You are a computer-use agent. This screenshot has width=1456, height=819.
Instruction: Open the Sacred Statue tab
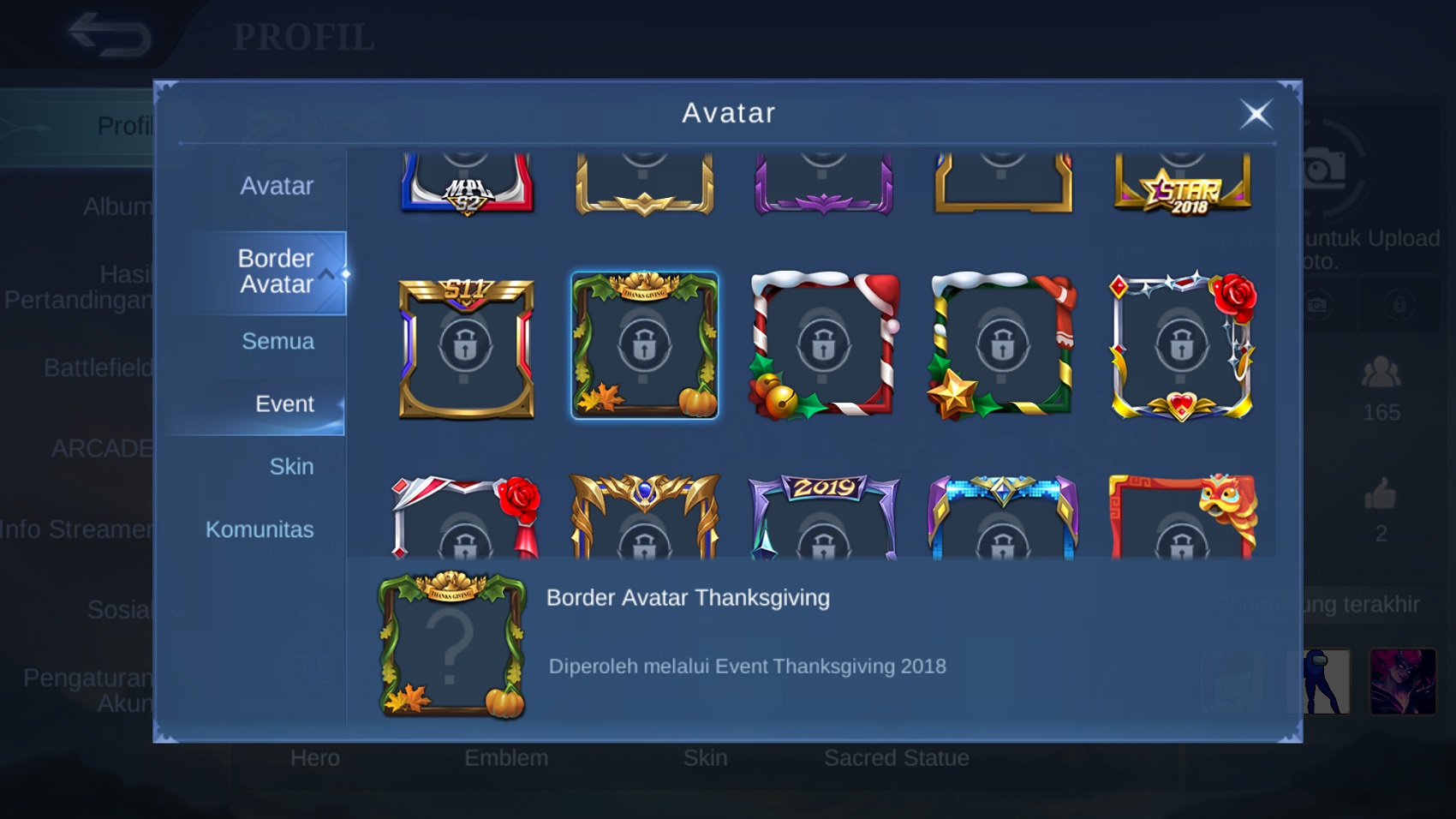coord(897,757)
